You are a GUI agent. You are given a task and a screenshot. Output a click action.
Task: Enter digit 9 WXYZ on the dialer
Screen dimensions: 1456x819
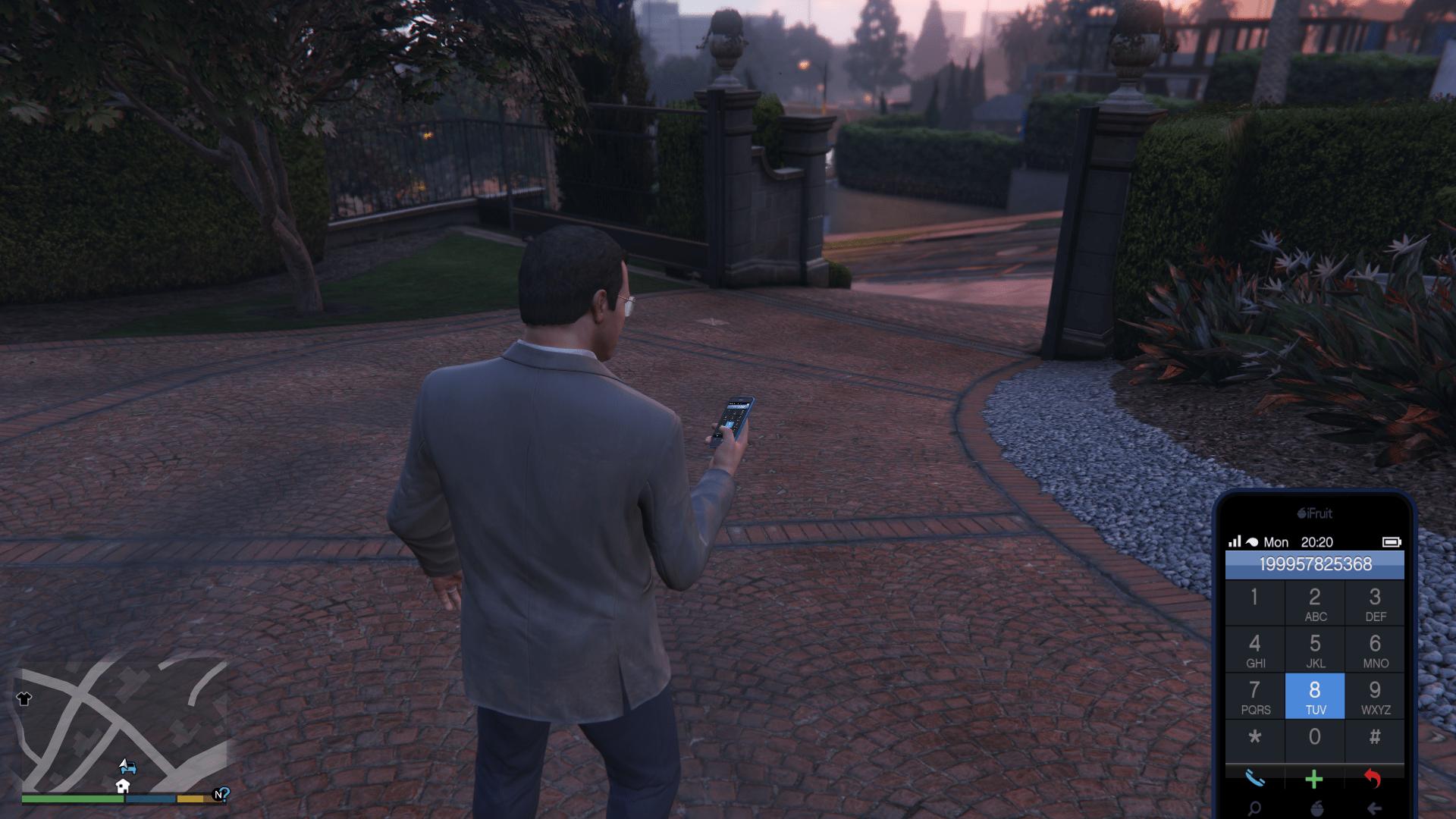coord(1375,696)
